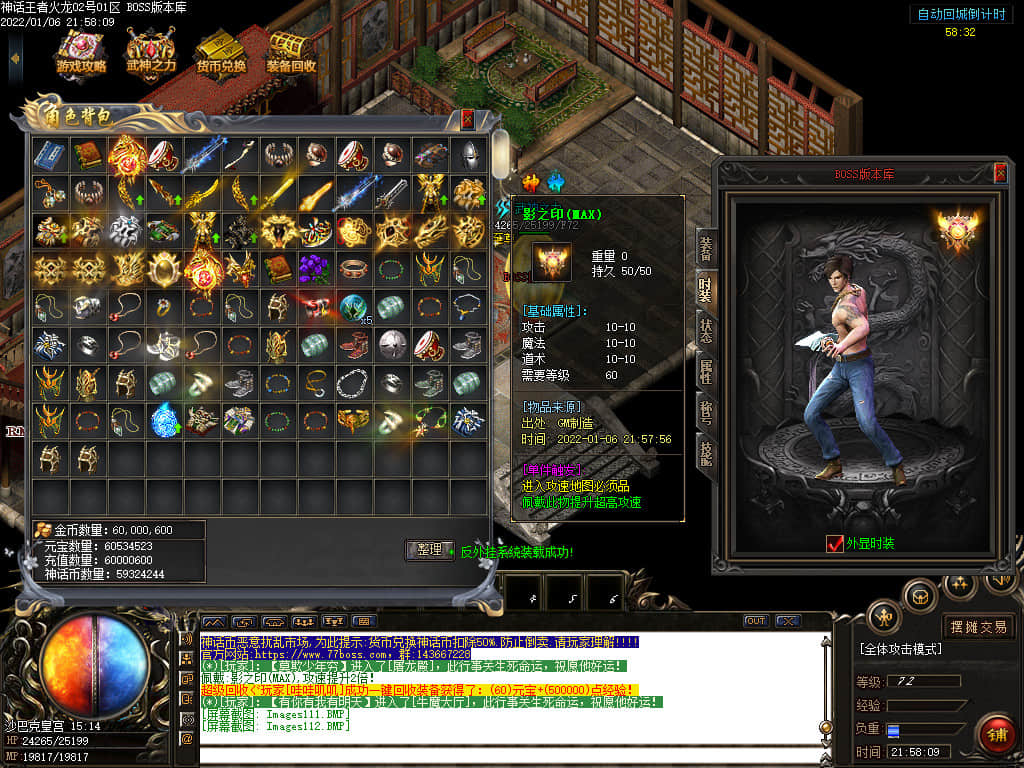Click the 摆摊交易 stall trade button

point(979,627)
